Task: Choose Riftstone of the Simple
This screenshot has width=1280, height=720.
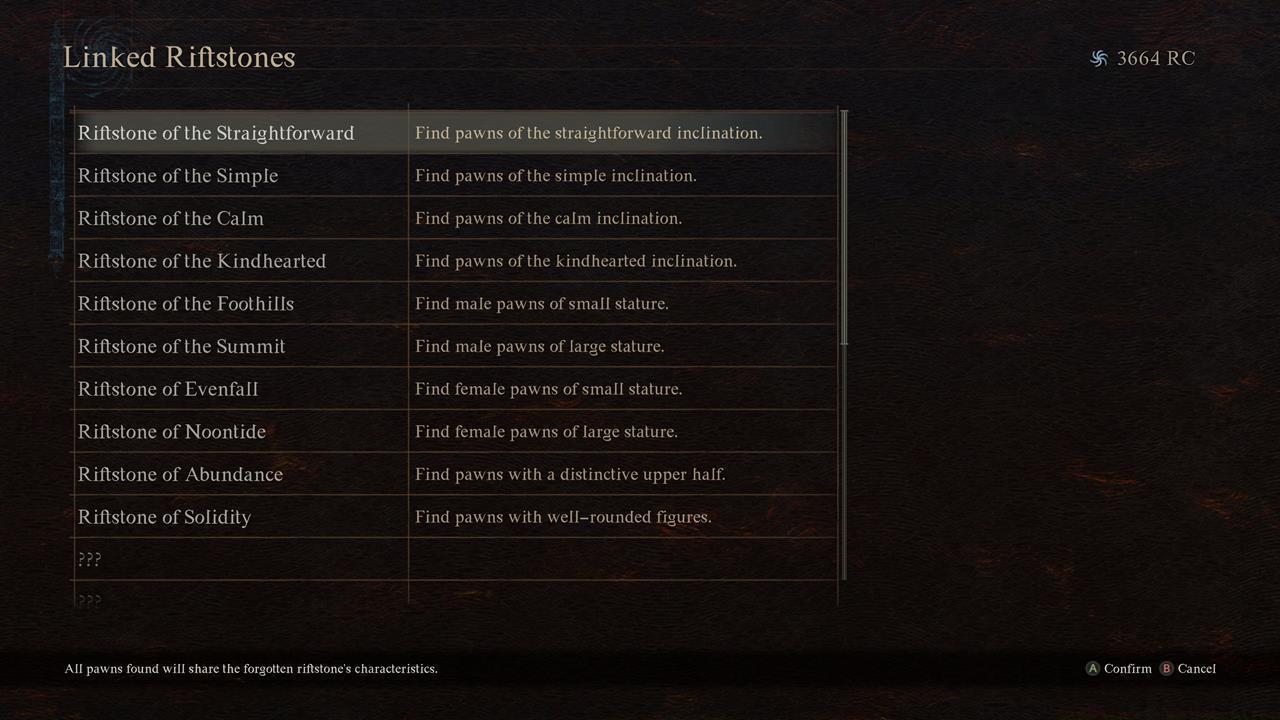Action: pyautogui.click(x=178, y=176)
